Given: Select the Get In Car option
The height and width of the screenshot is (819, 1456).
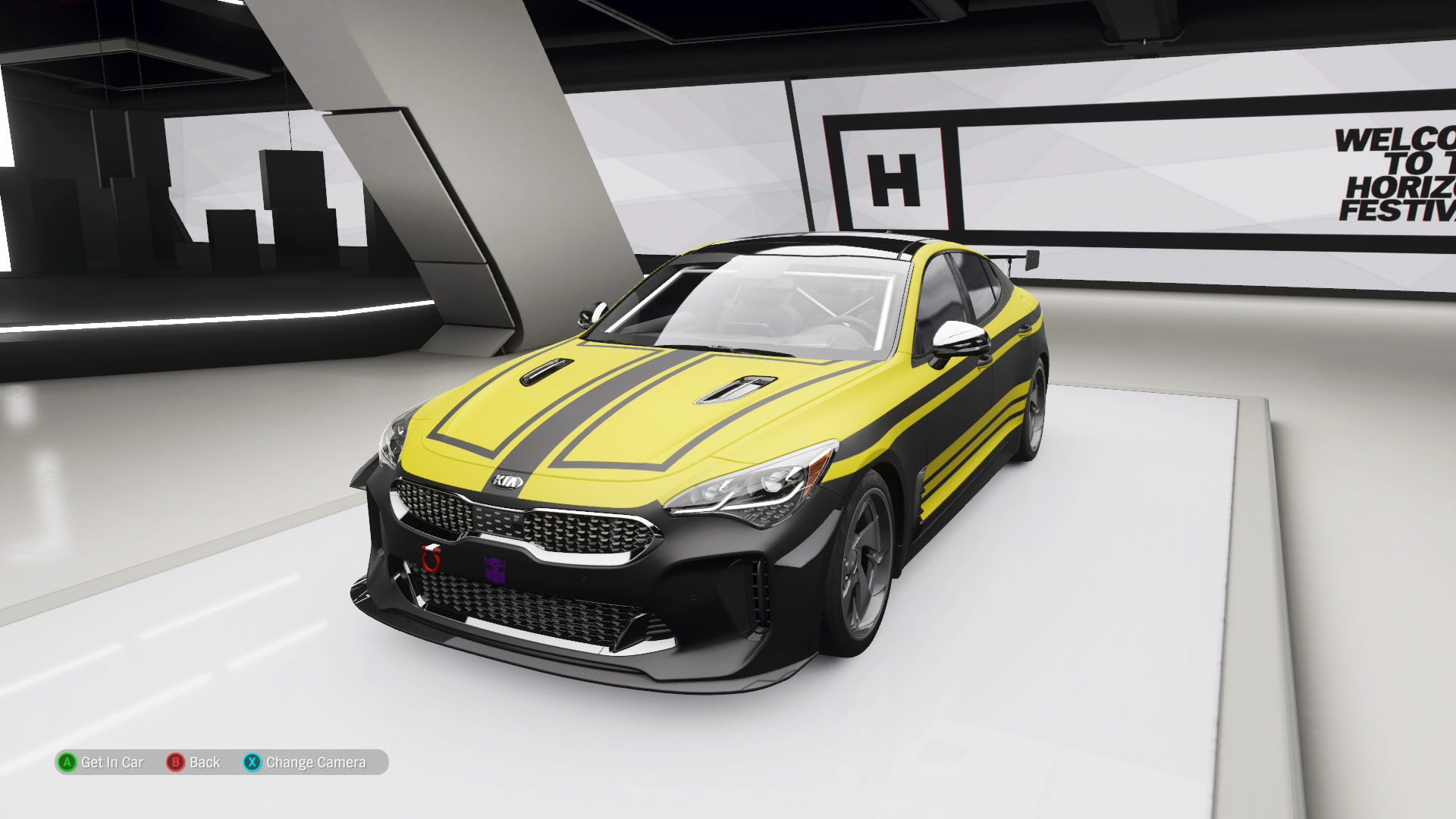Looking at the screenshot, I should pyautogui.click(x=102, y=762).
